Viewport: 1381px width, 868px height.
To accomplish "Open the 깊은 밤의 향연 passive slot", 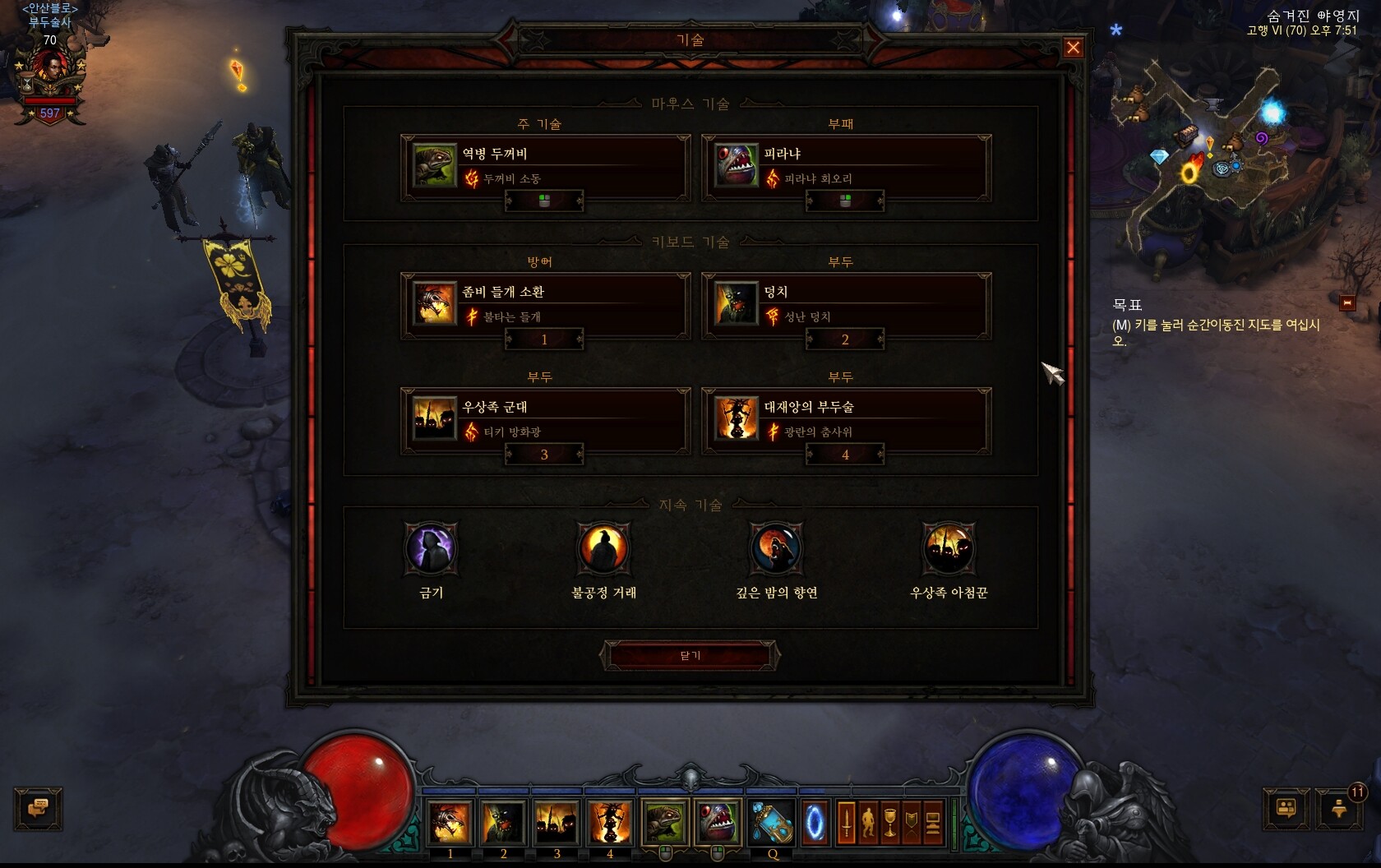I will coord(777,548).
